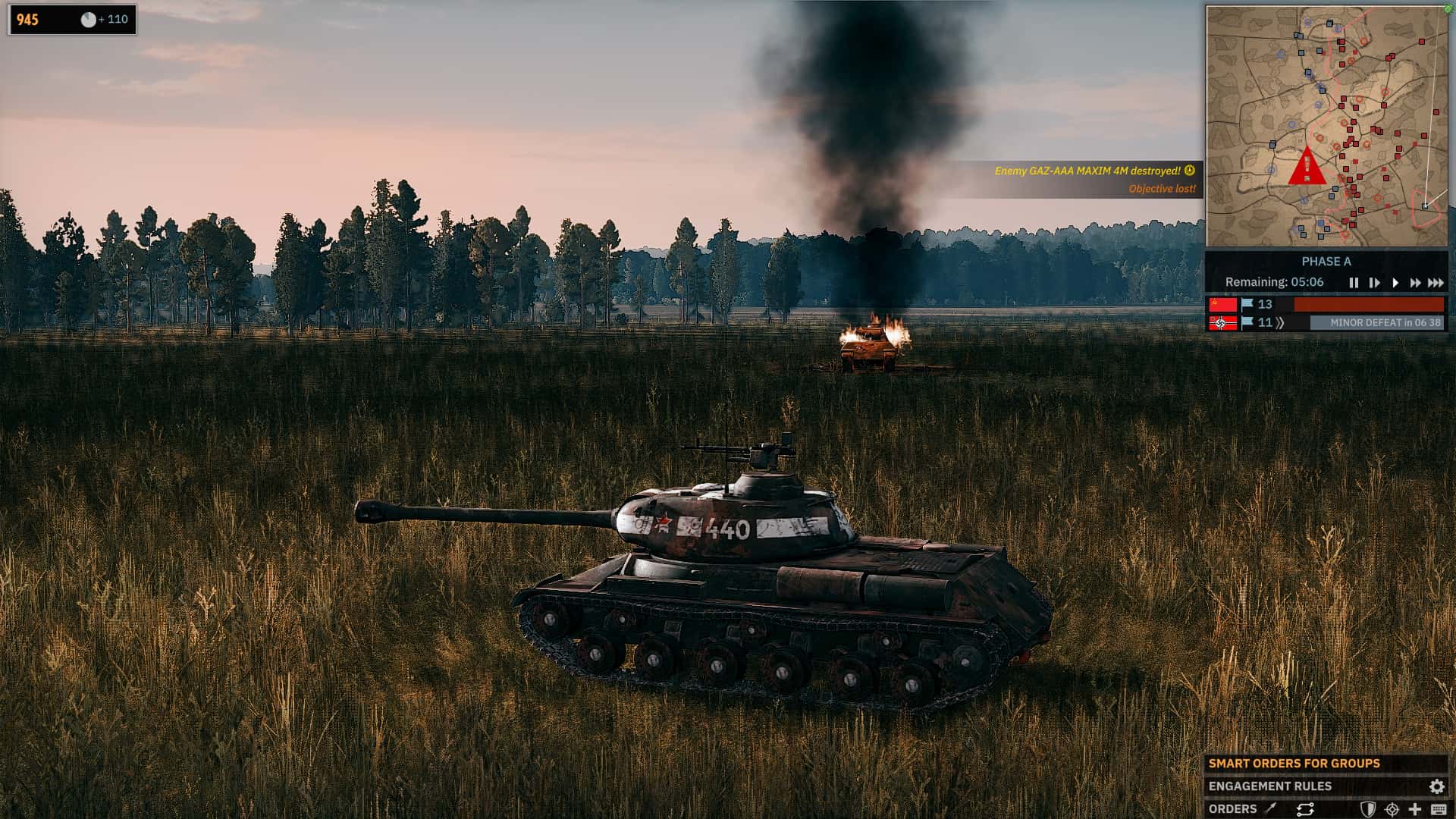The image size is (1456, 819).
Task: Click the plus icon in the orders bar
Action: coord(1416,808)
